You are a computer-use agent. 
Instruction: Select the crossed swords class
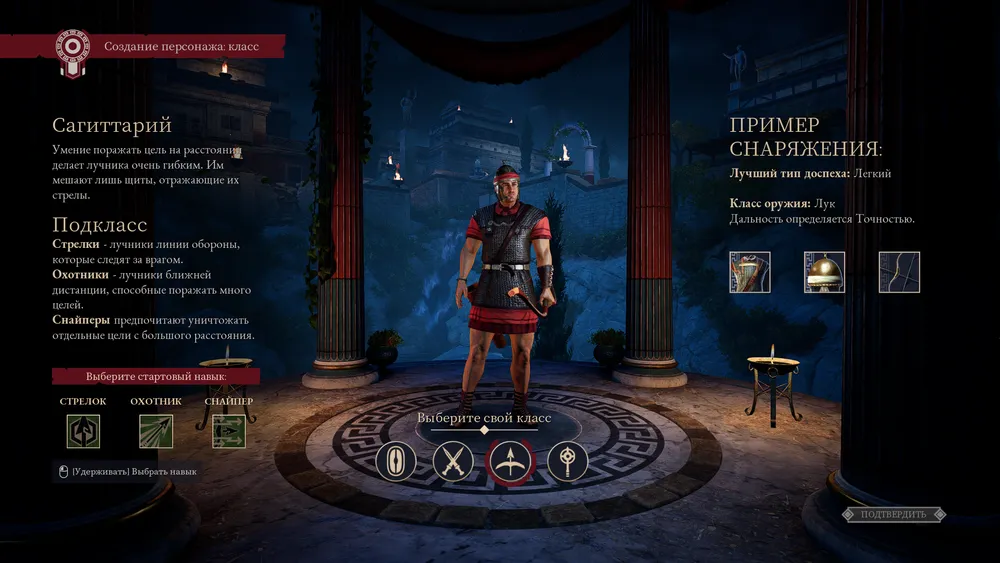coord(453,462)
